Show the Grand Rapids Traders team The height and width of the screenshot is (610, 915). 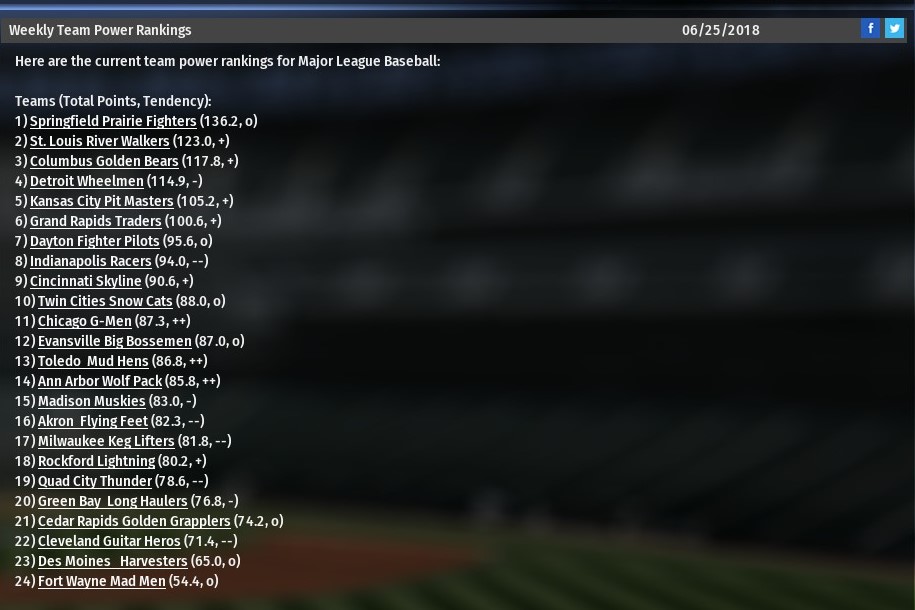[x=95, y=221]
